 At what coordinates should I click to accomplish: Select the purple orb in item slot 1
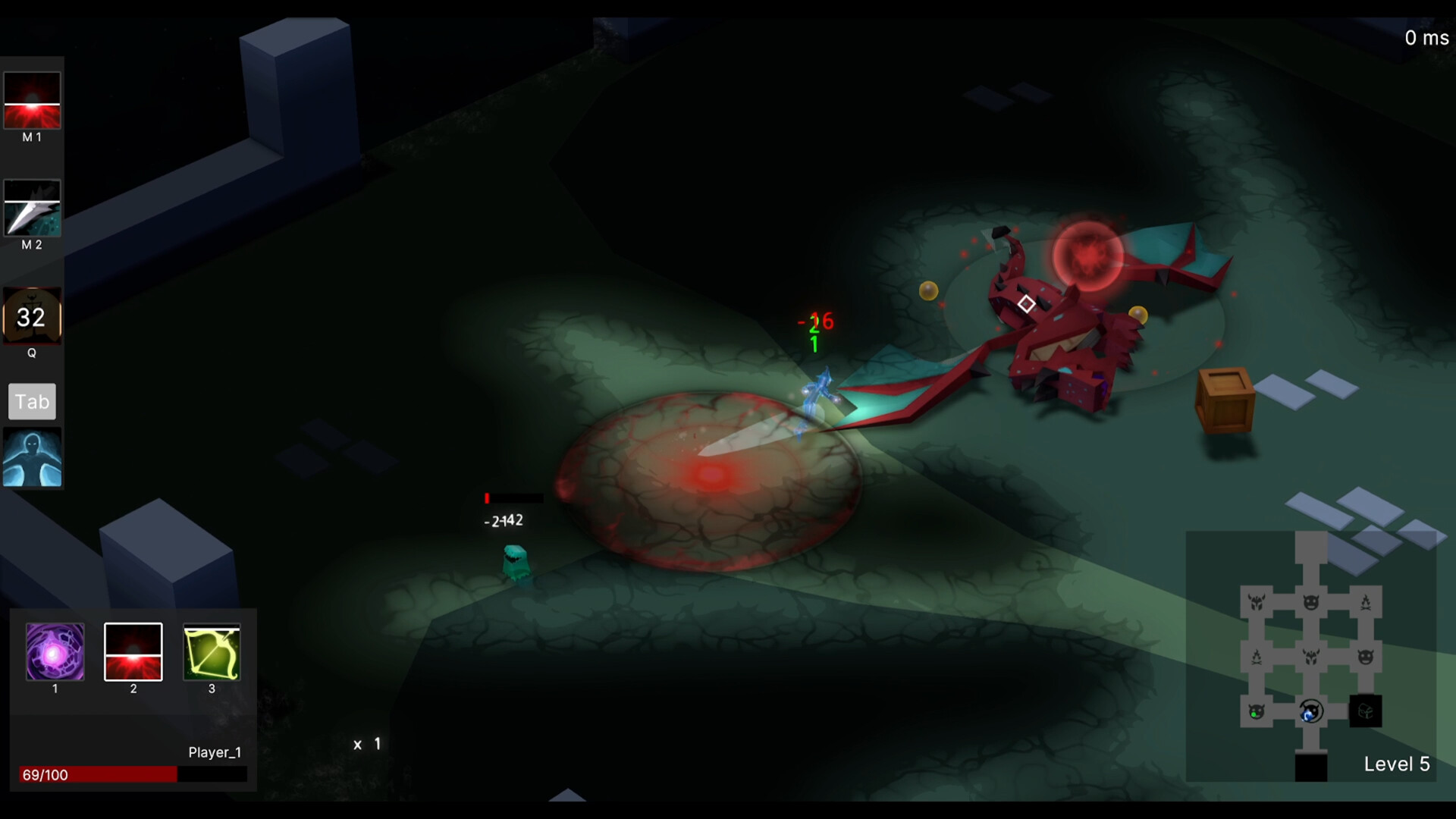pos(54,652)
